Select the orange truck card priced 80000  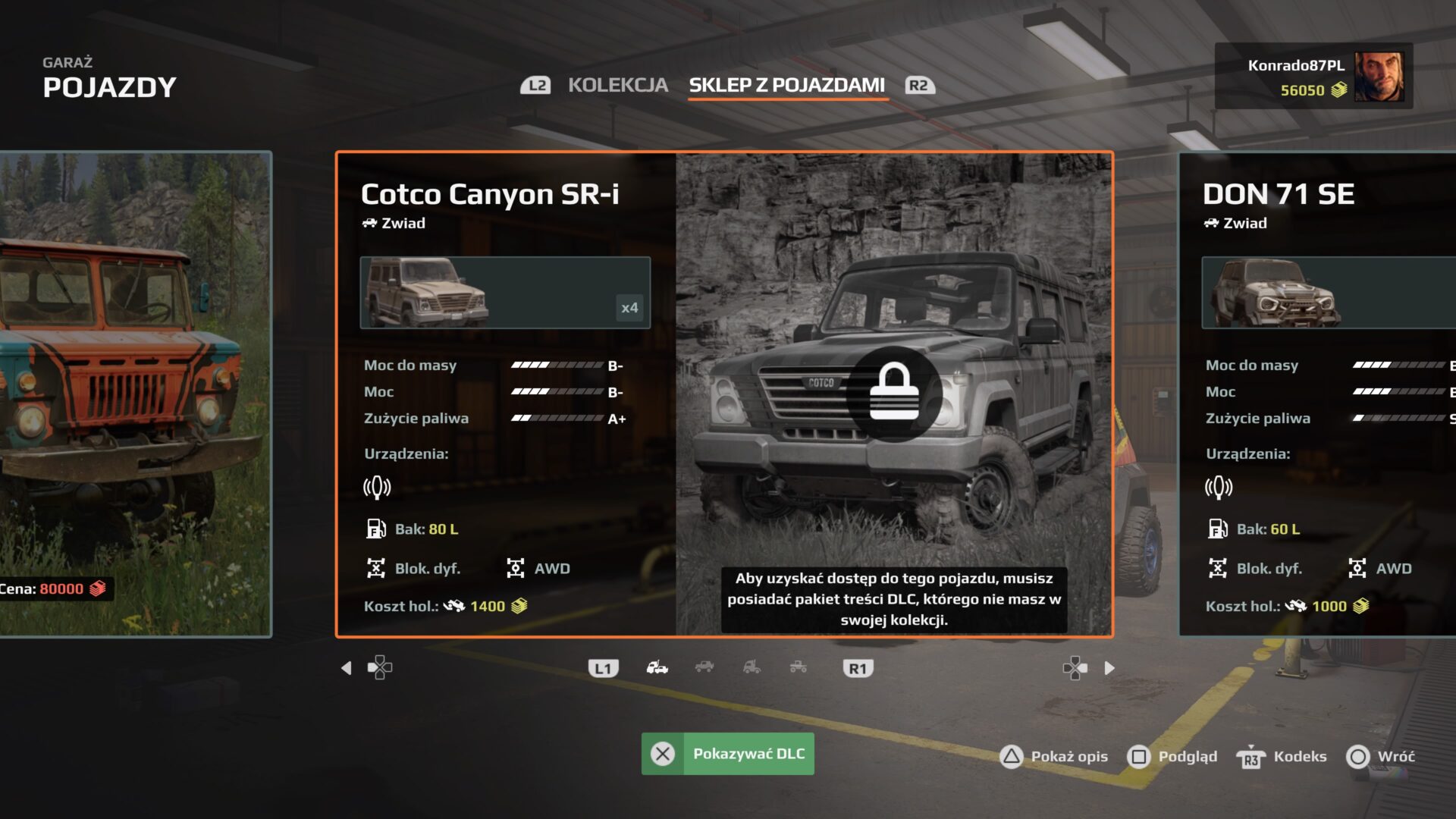(135, 394)
